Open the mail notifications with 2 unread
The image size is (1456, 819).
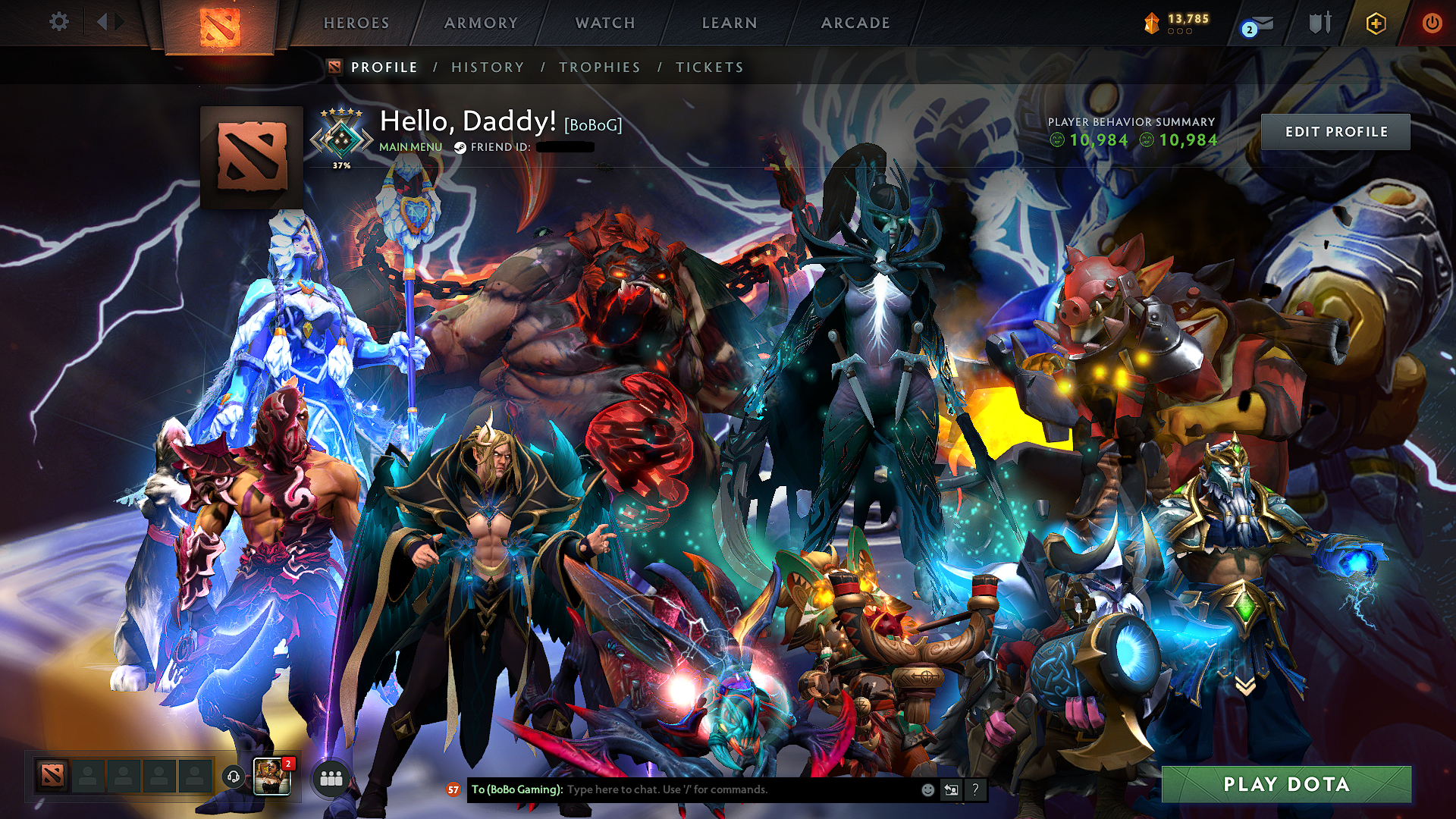click(1263, 23)
